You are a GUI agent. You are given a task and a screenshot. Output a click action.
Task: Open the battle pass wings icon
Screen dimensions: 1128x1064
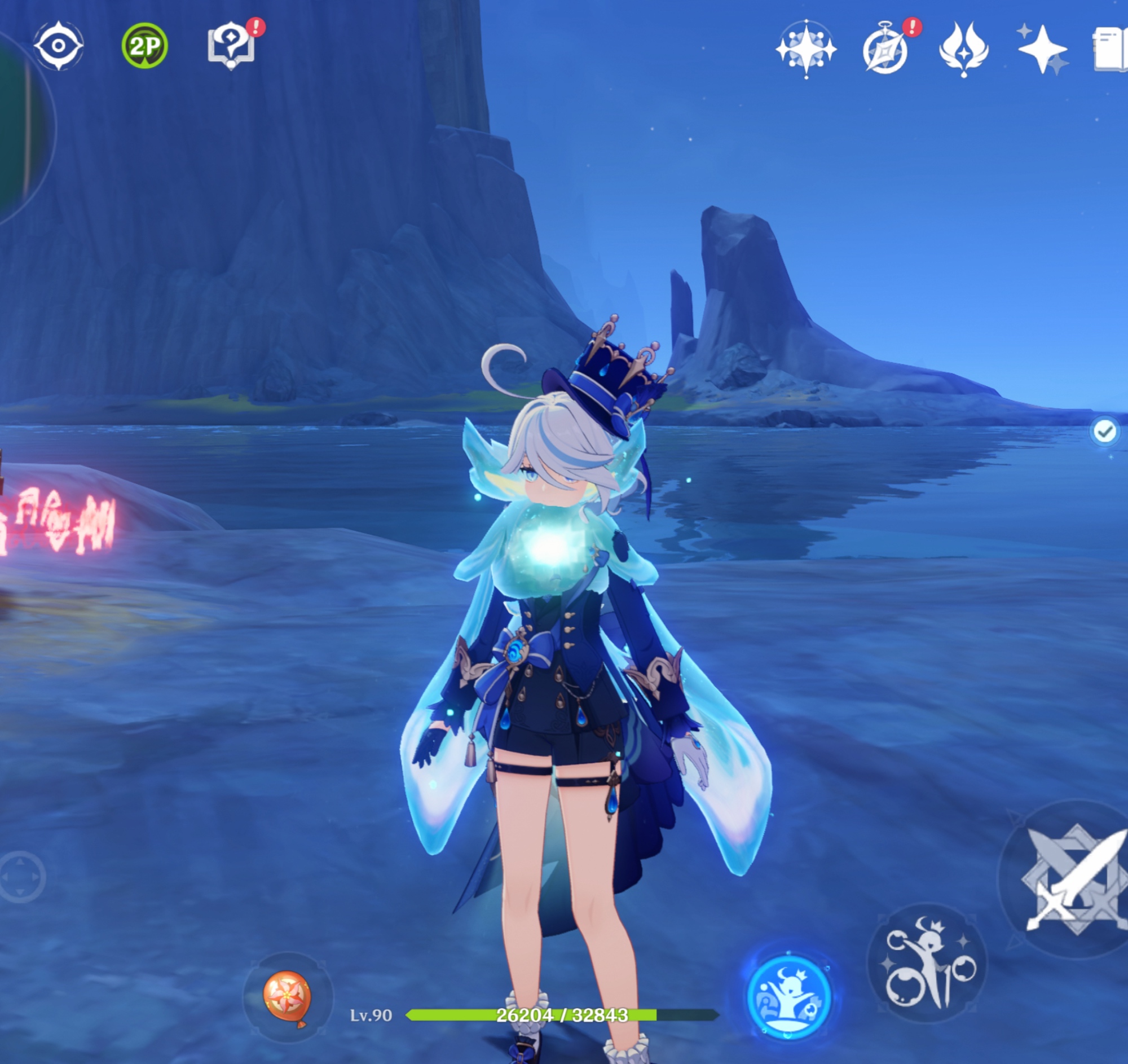point(963,49)
